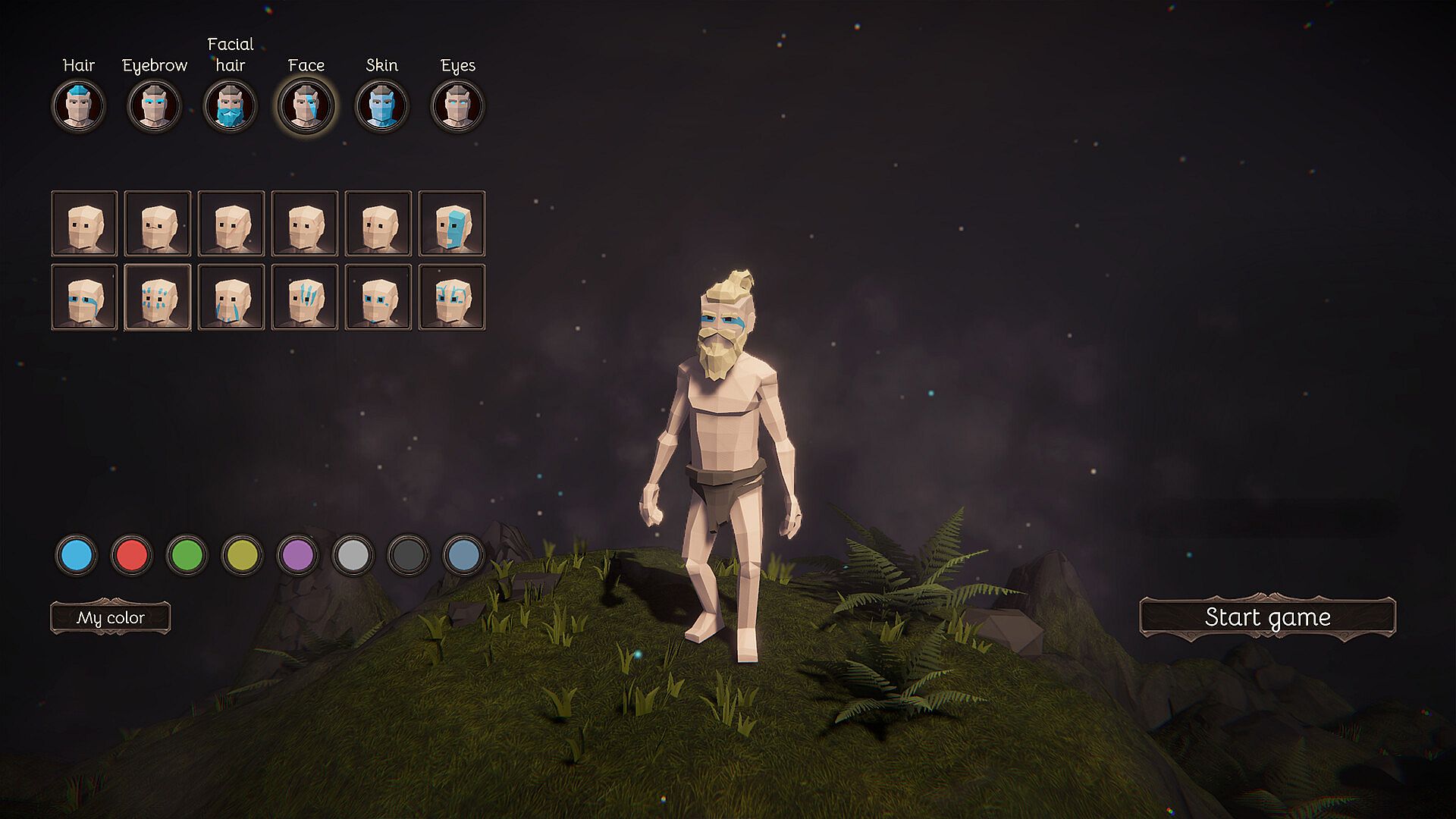Pick the half-blue painted face option
The image size is (1456, 819).
point(452,224)
